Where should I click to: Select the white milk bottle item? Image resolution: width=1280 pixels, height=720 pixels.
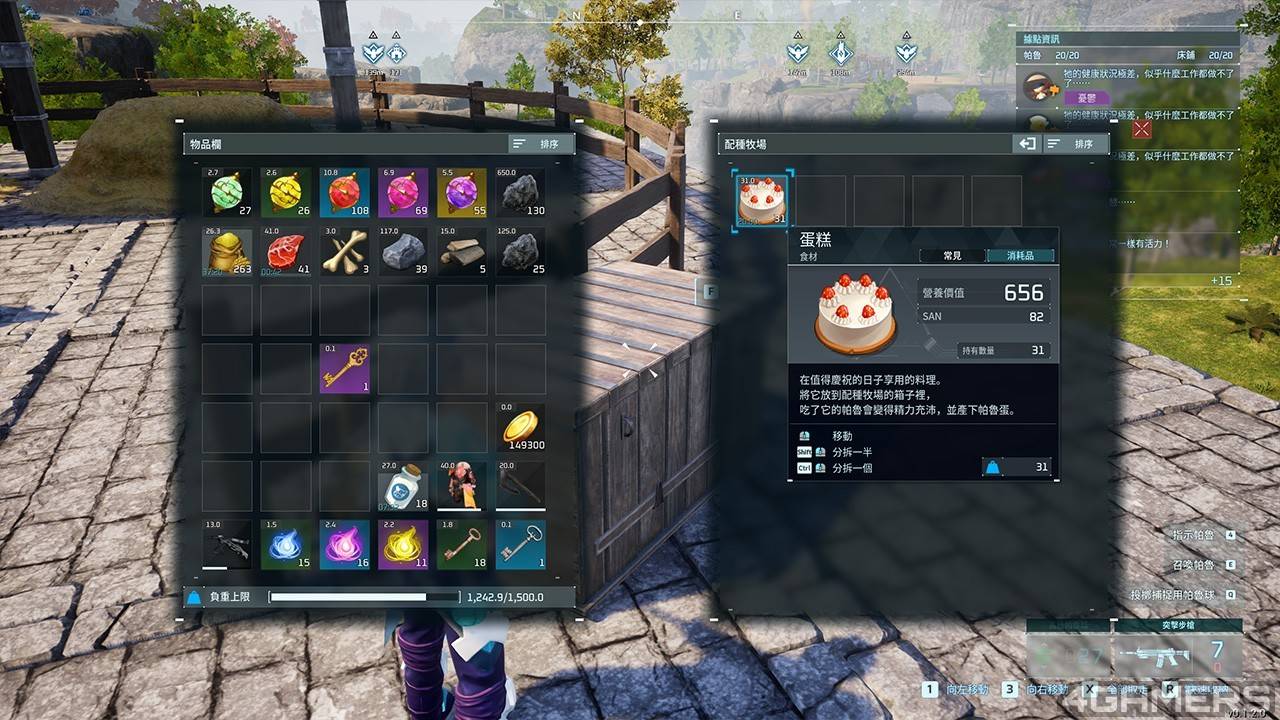[x=403, y=486]
